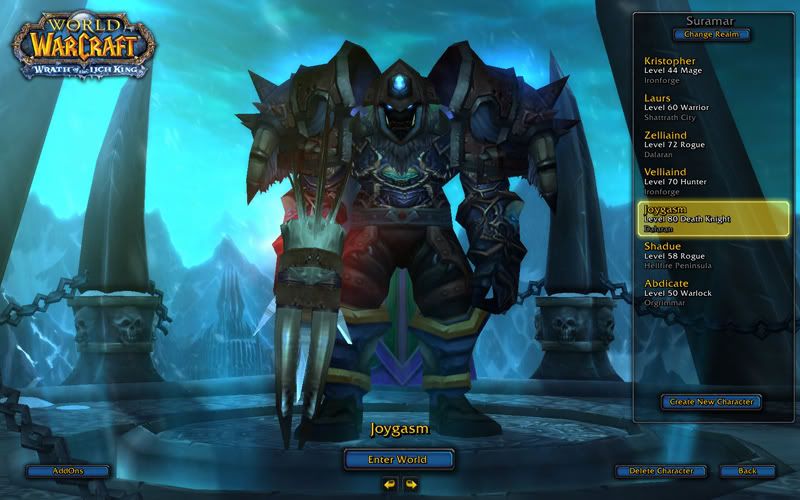Create a new character
This screenshot has height=500, width=800.
[x=711, y=402]
